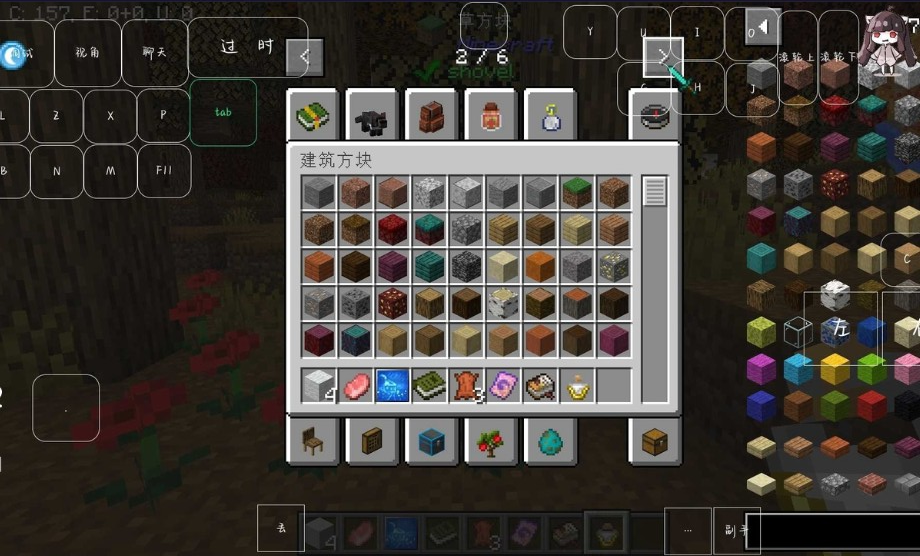Select the jar creative tab
920x556 pixels.
490,118
